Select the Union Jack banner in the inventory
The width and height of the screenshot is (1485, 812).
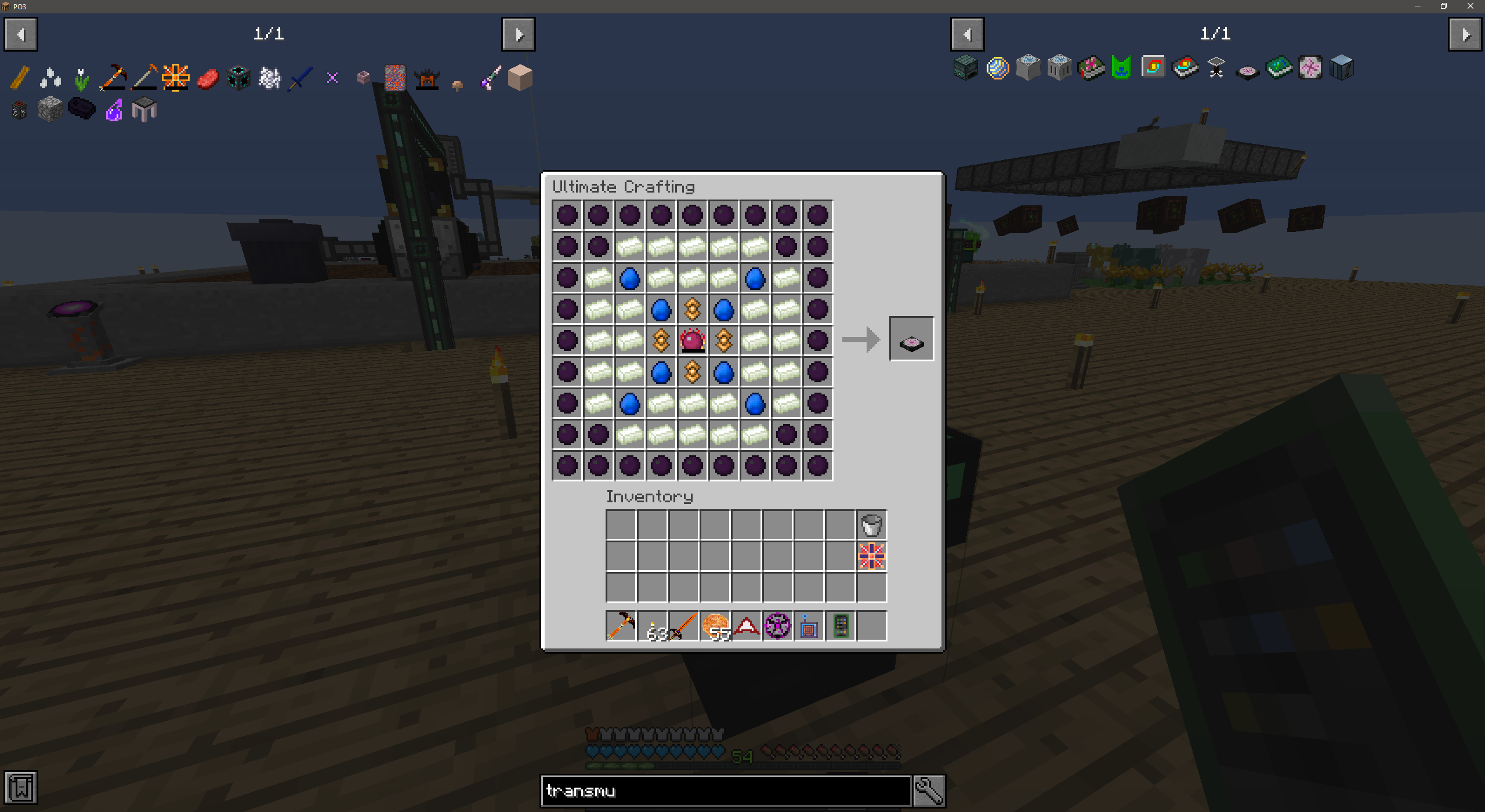[871, 557]
